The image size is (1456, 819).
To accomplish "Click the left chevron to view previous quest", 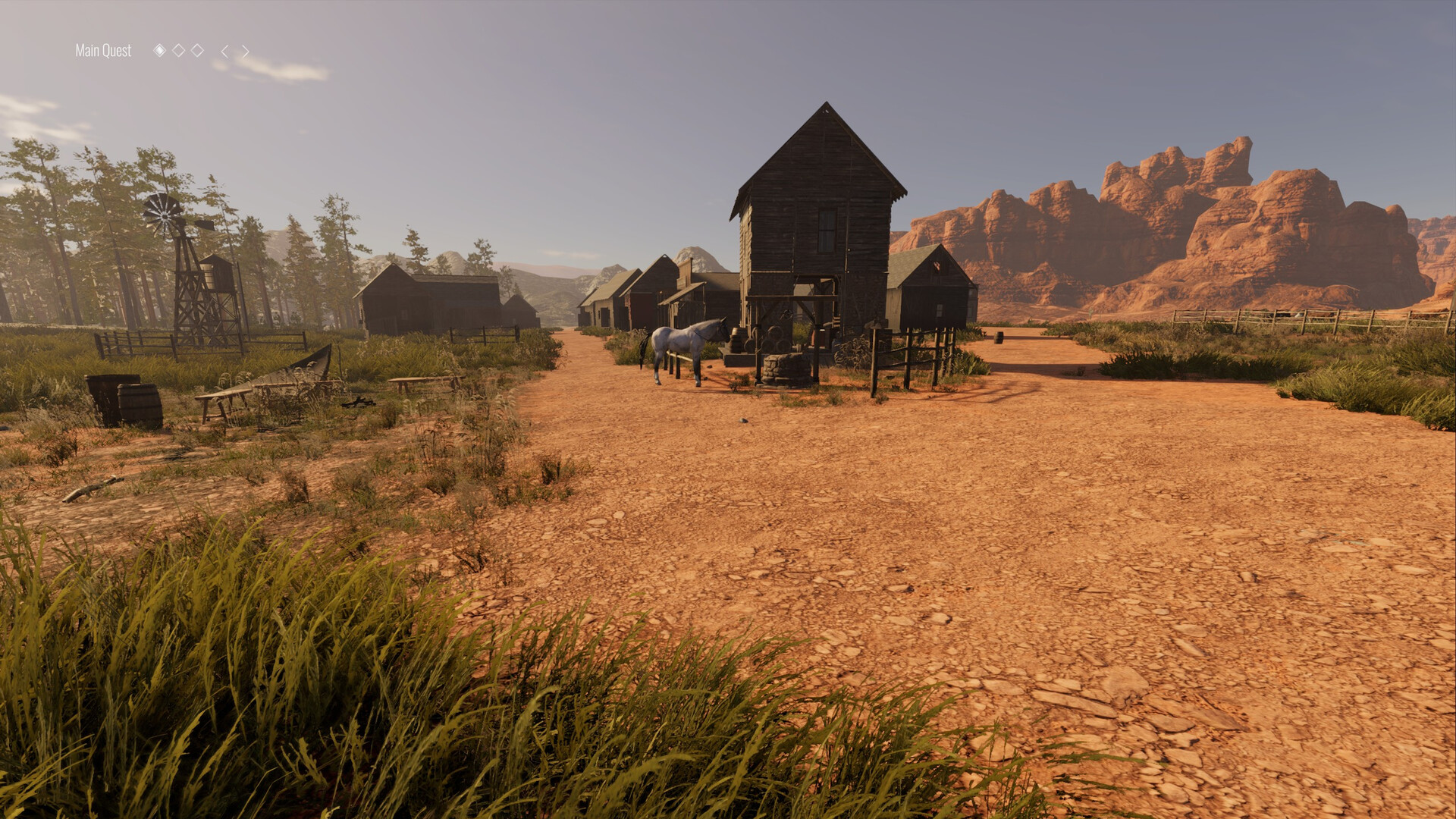I will click(225, 51).
